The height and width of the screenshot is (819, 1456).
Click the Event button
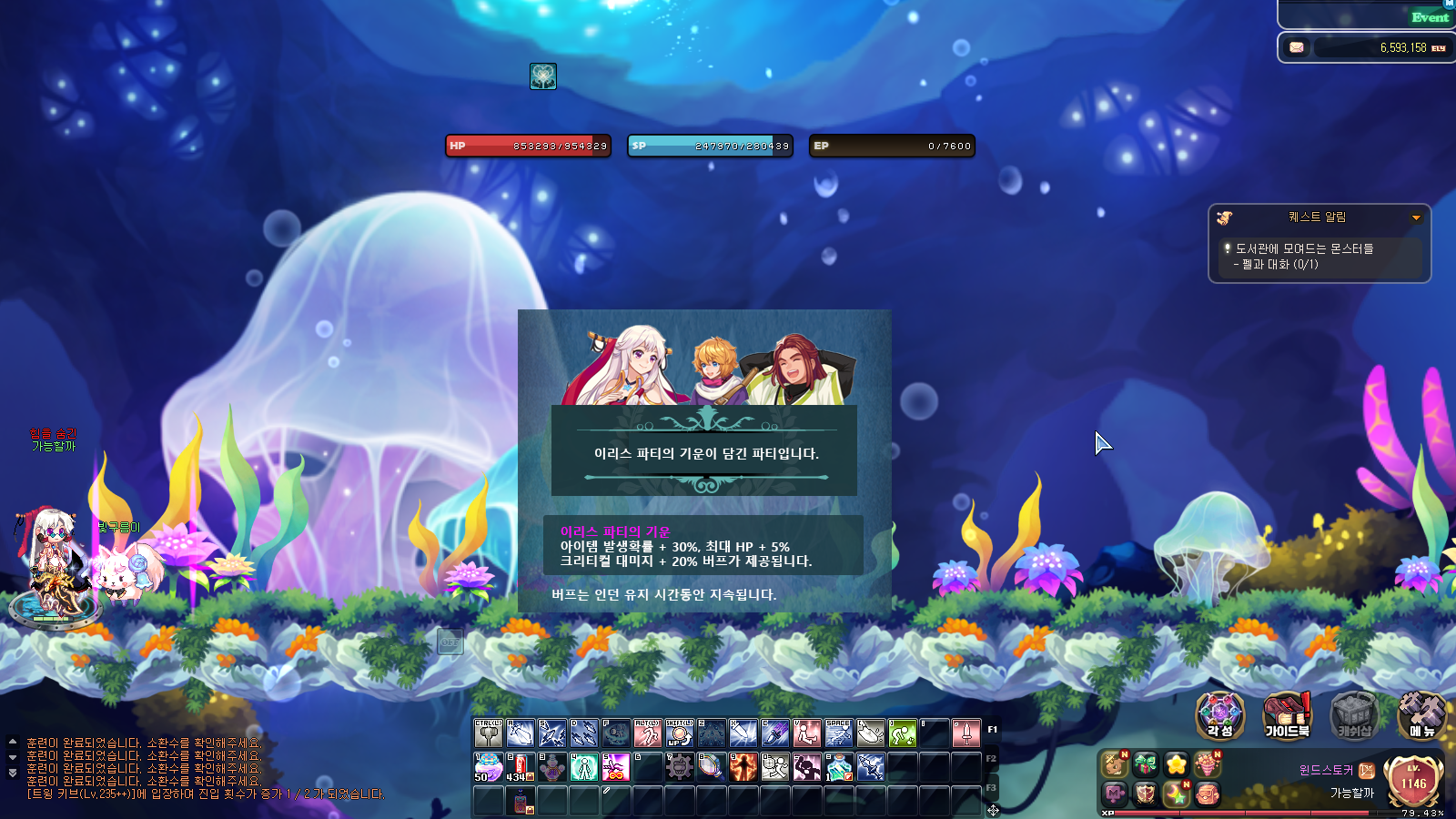pos(1430,17)
